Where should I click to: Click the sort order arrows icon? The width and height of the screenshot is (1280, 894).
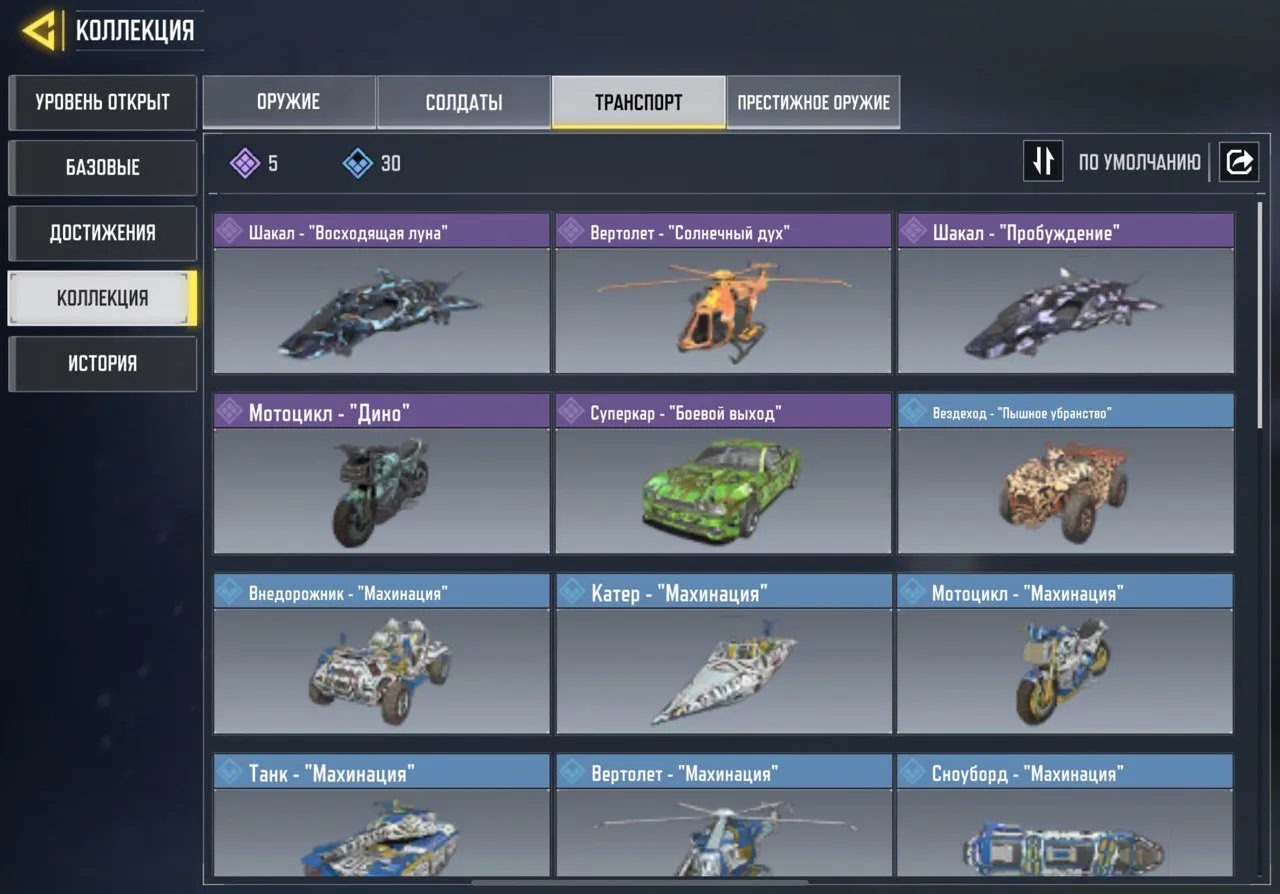[1043, 161]
